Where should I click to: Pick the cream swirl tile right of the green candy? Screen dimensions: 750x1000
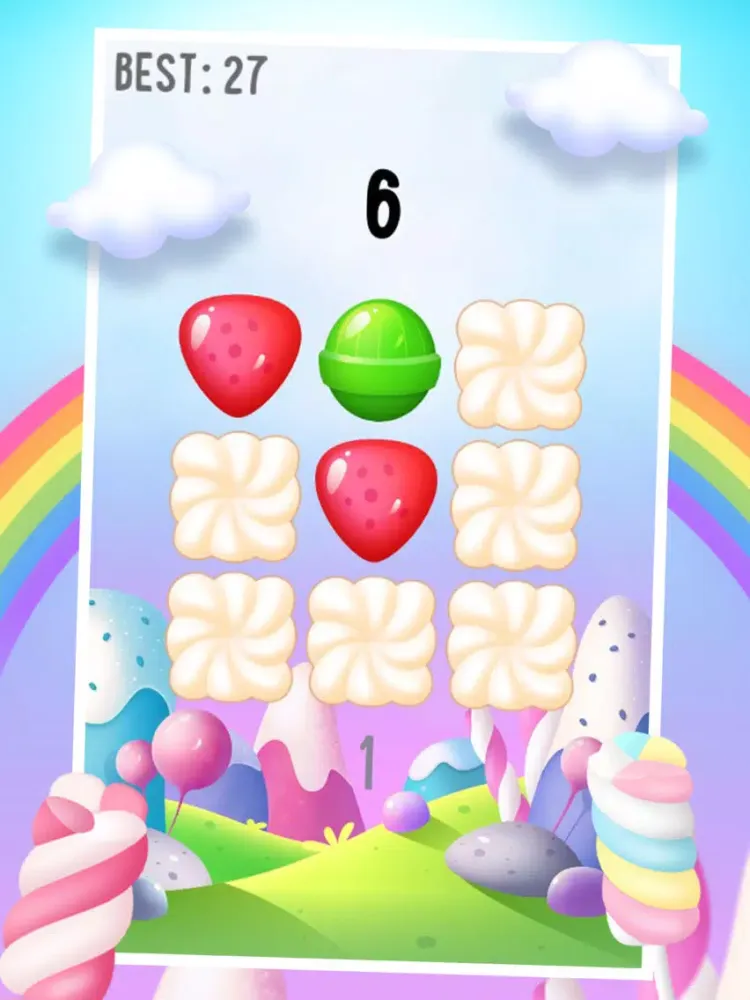coord(519,362)
